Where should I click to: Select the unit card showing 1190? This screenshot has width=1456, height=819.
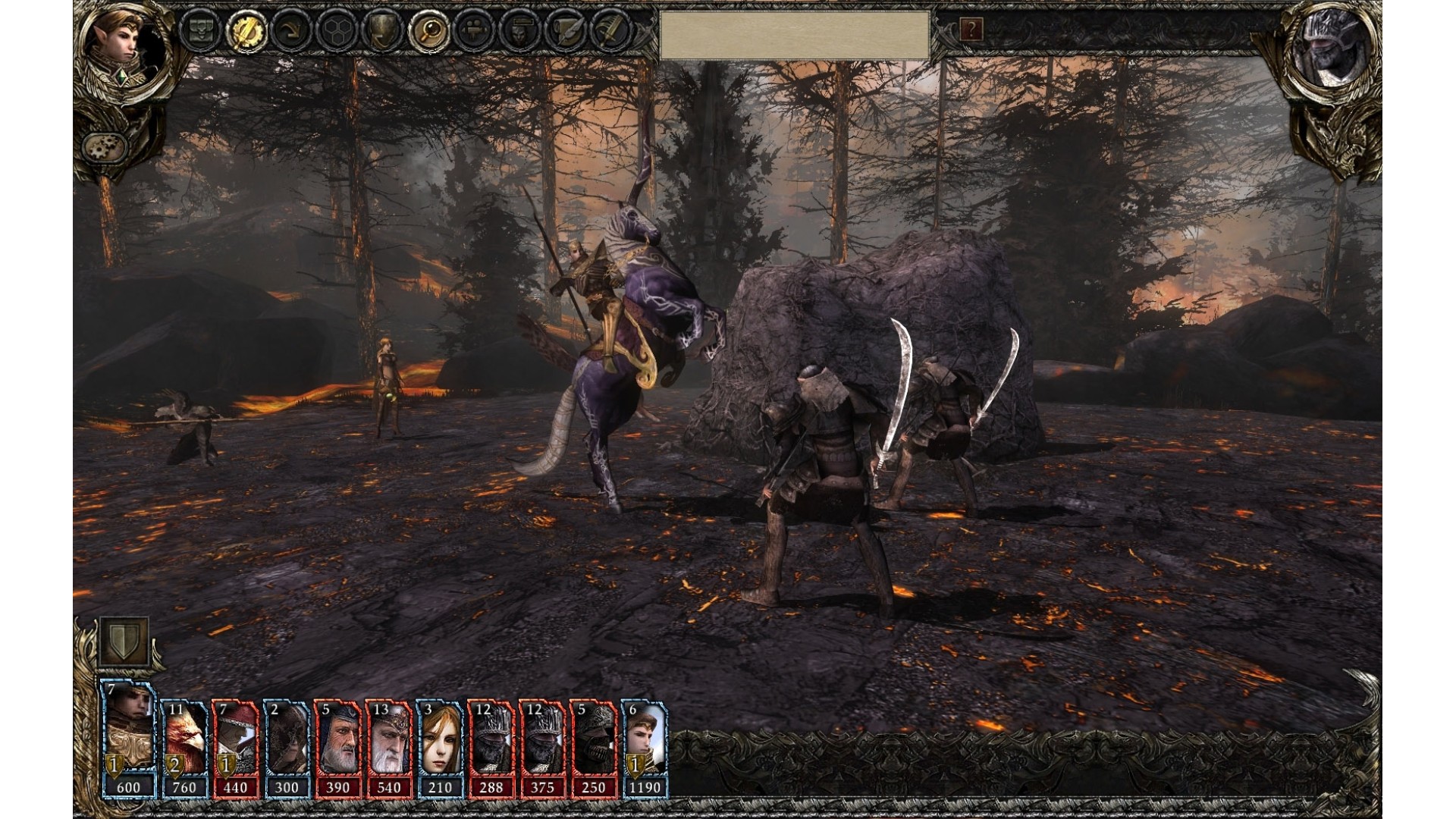(644, 747)
